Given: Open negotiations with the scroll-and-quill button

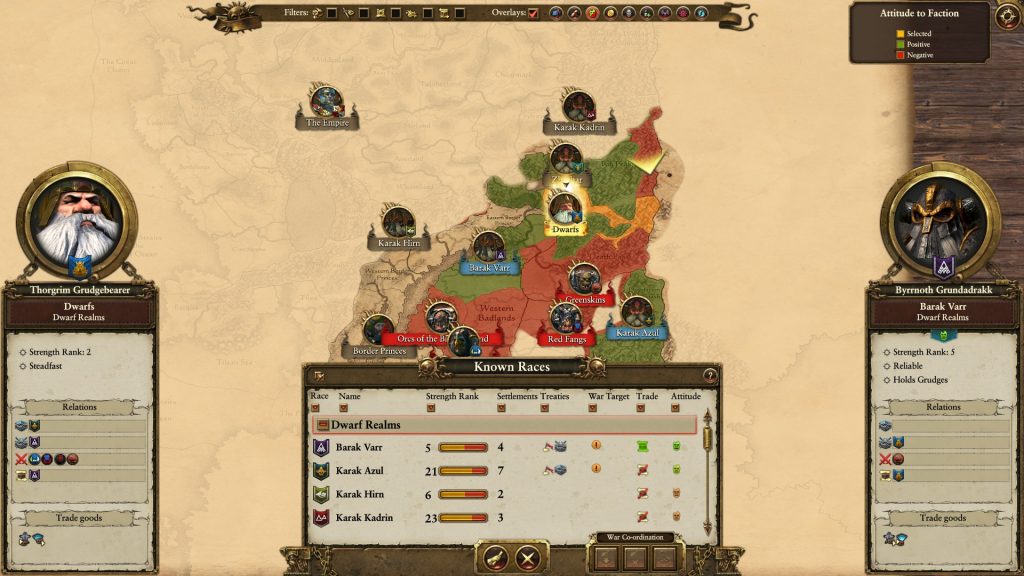Looking at the screenshot, I should (496, 558).
